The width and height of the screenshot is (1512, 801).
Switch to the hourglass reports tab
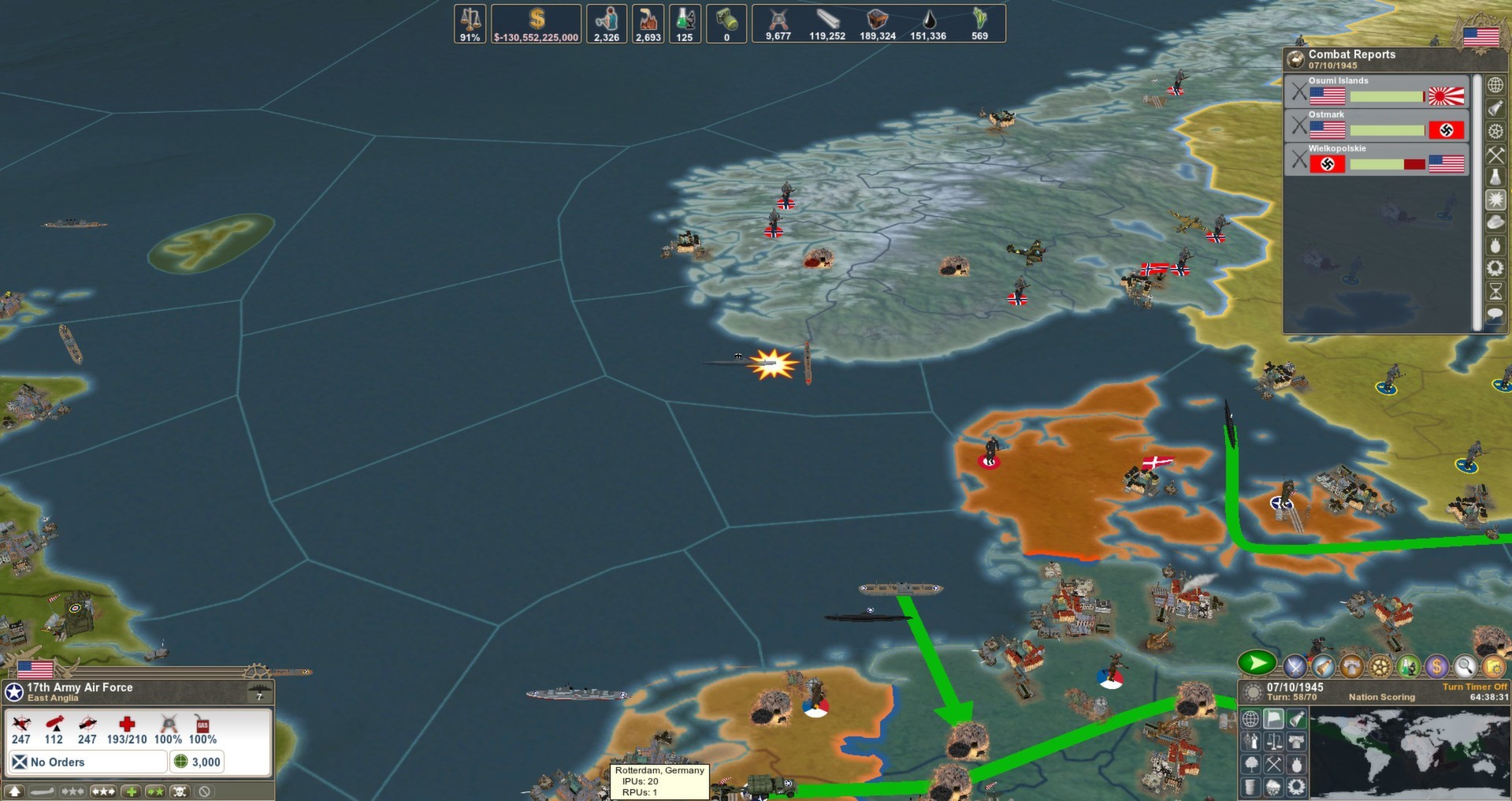[x=1495, y=292]
